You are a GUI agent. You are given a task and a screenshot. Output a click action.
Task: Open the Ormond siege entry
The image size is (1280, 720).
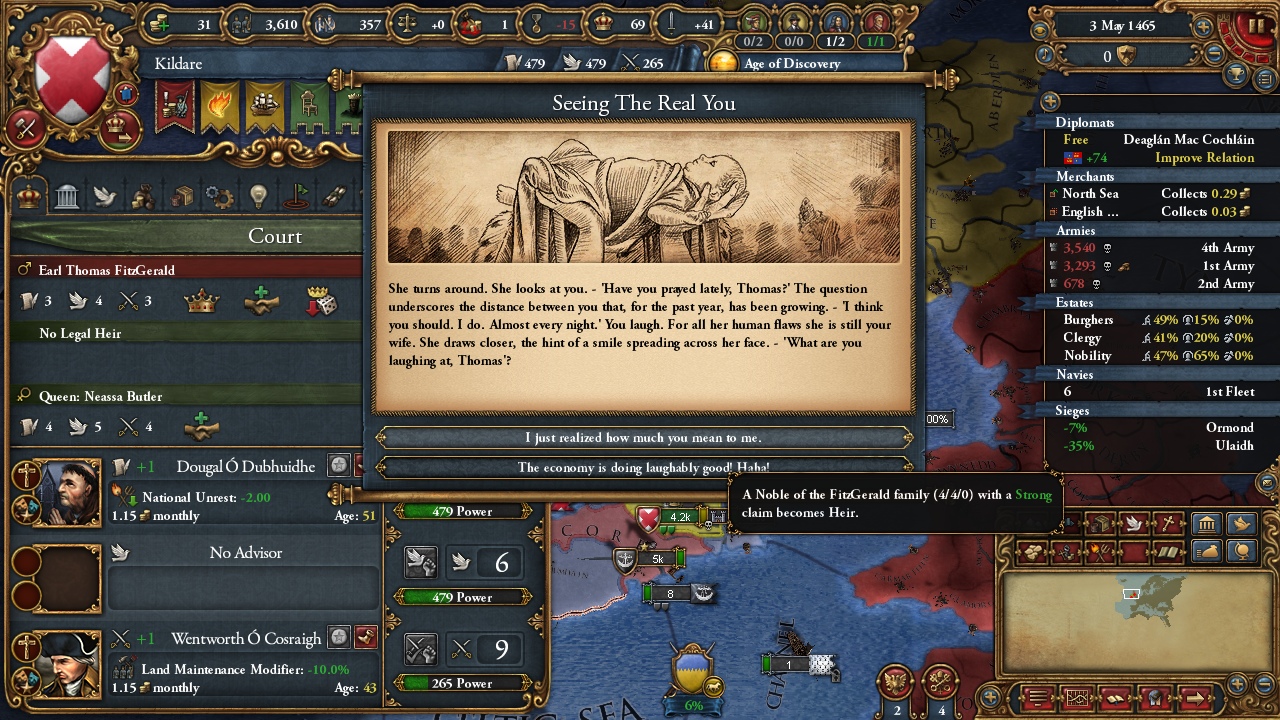(1156, 428)
